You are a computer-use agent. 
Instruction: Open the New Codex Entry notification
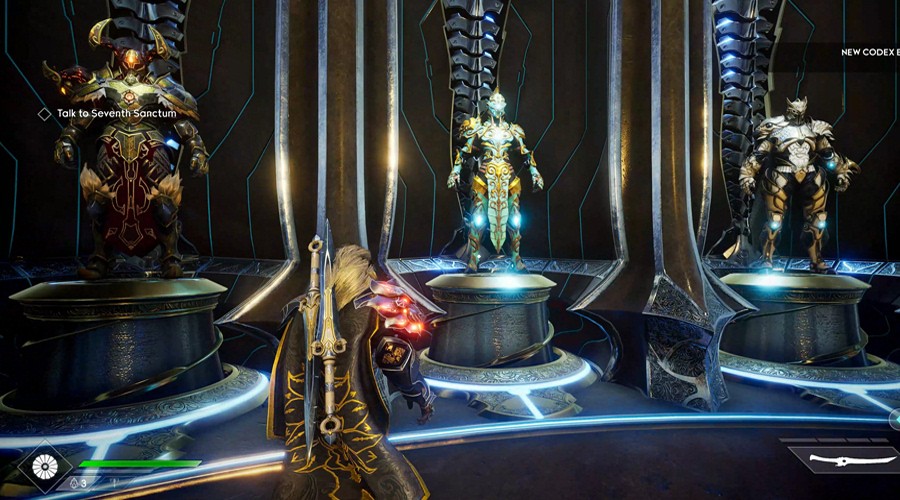[x=868, y=52]
